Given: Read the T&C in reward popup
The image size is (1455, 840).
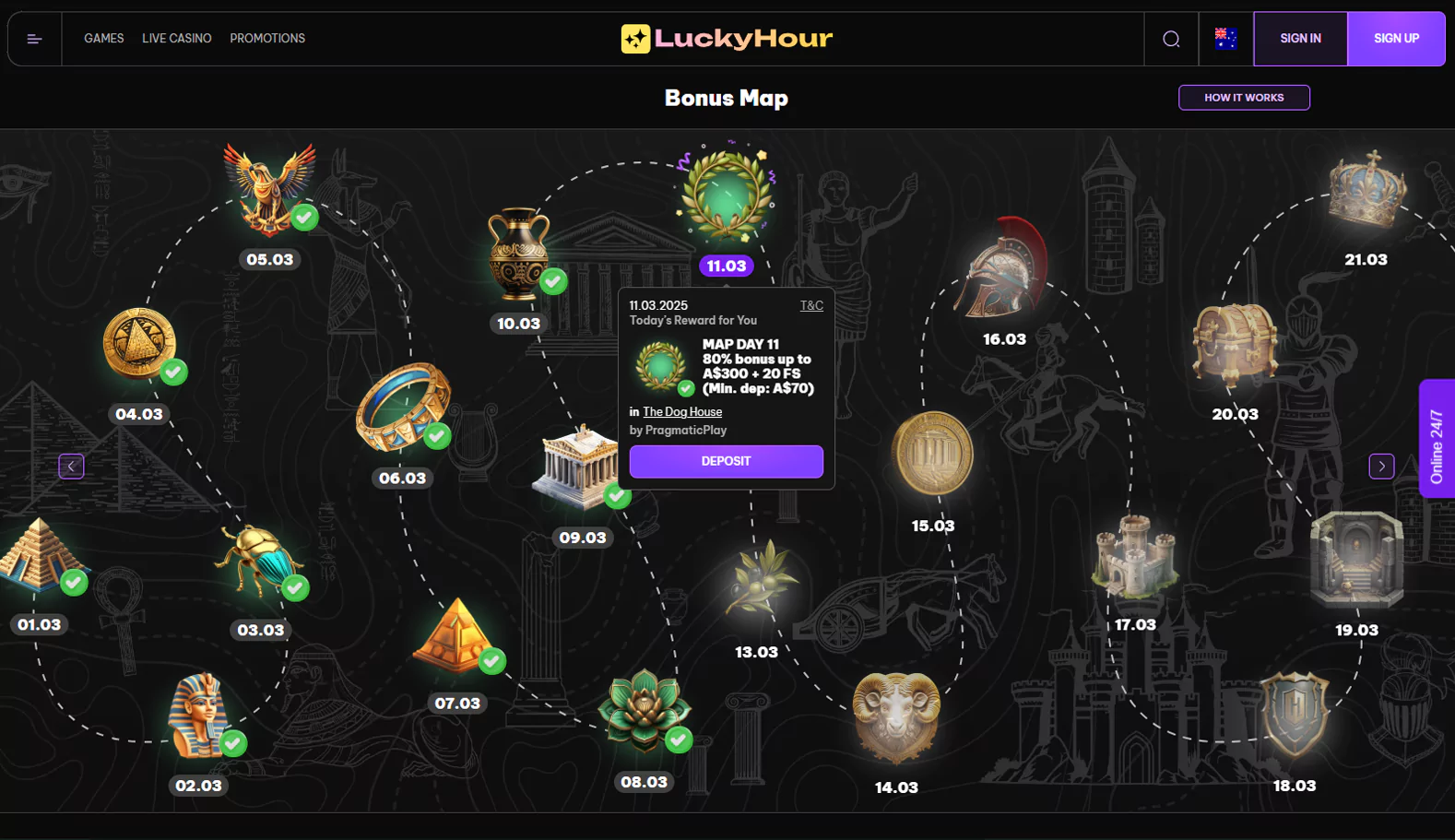Looking at the screenshot, I should 811,305.
